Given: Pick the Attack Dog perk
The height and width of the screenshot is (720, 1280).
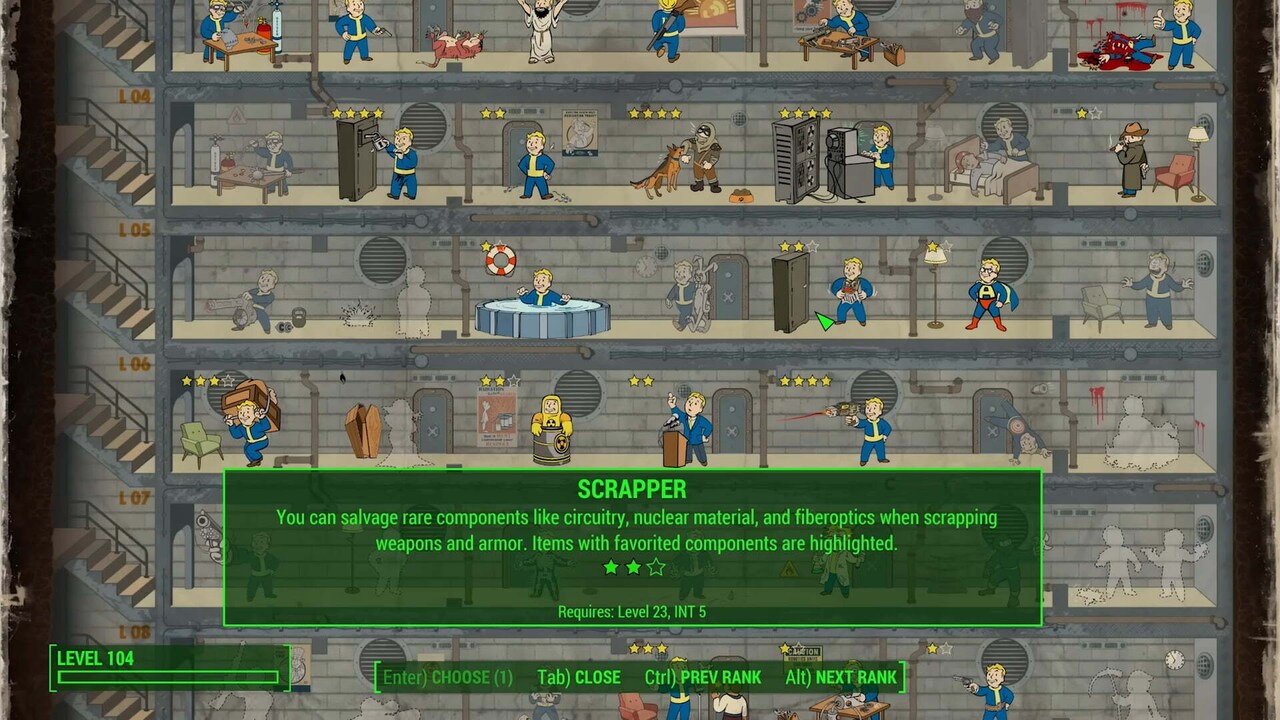Looking at the screenshot, I should point(688,160).
